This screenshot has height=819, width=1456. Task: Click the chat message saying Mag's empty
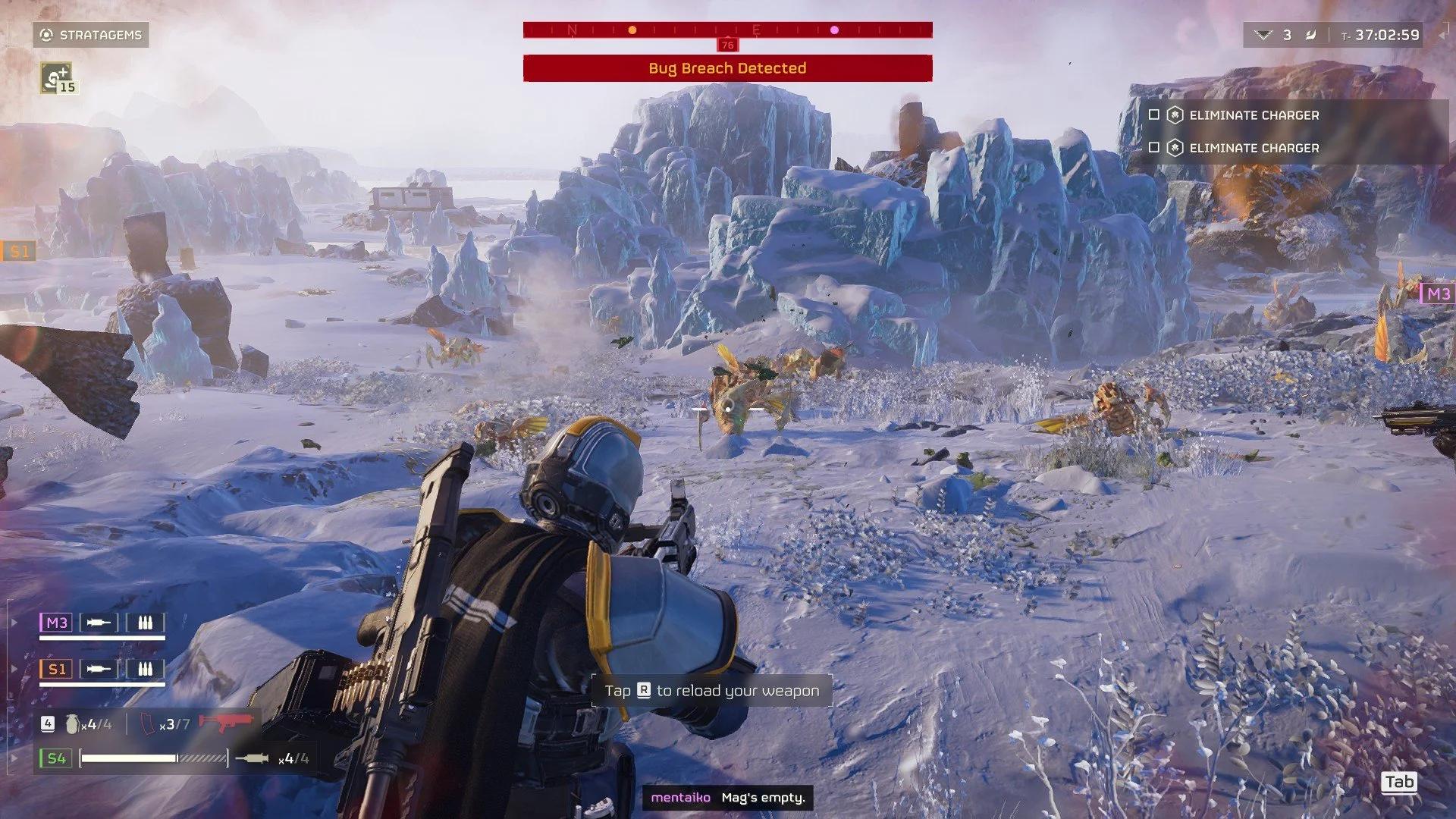(761, 799)
